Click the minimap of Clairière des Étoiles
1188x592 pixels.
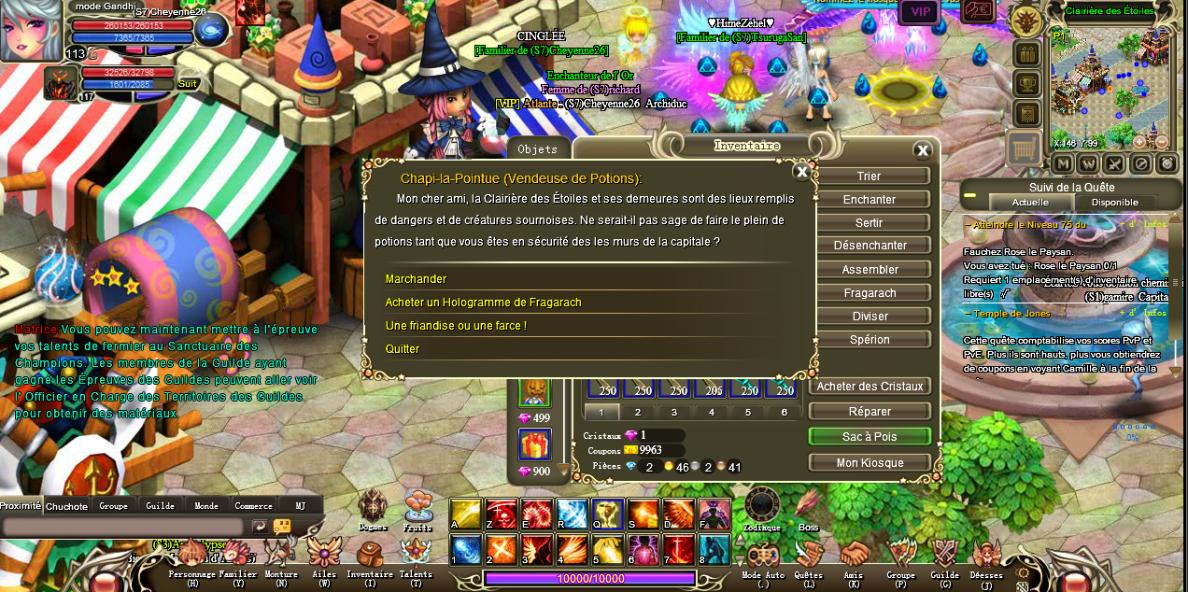click(1110, 80)
